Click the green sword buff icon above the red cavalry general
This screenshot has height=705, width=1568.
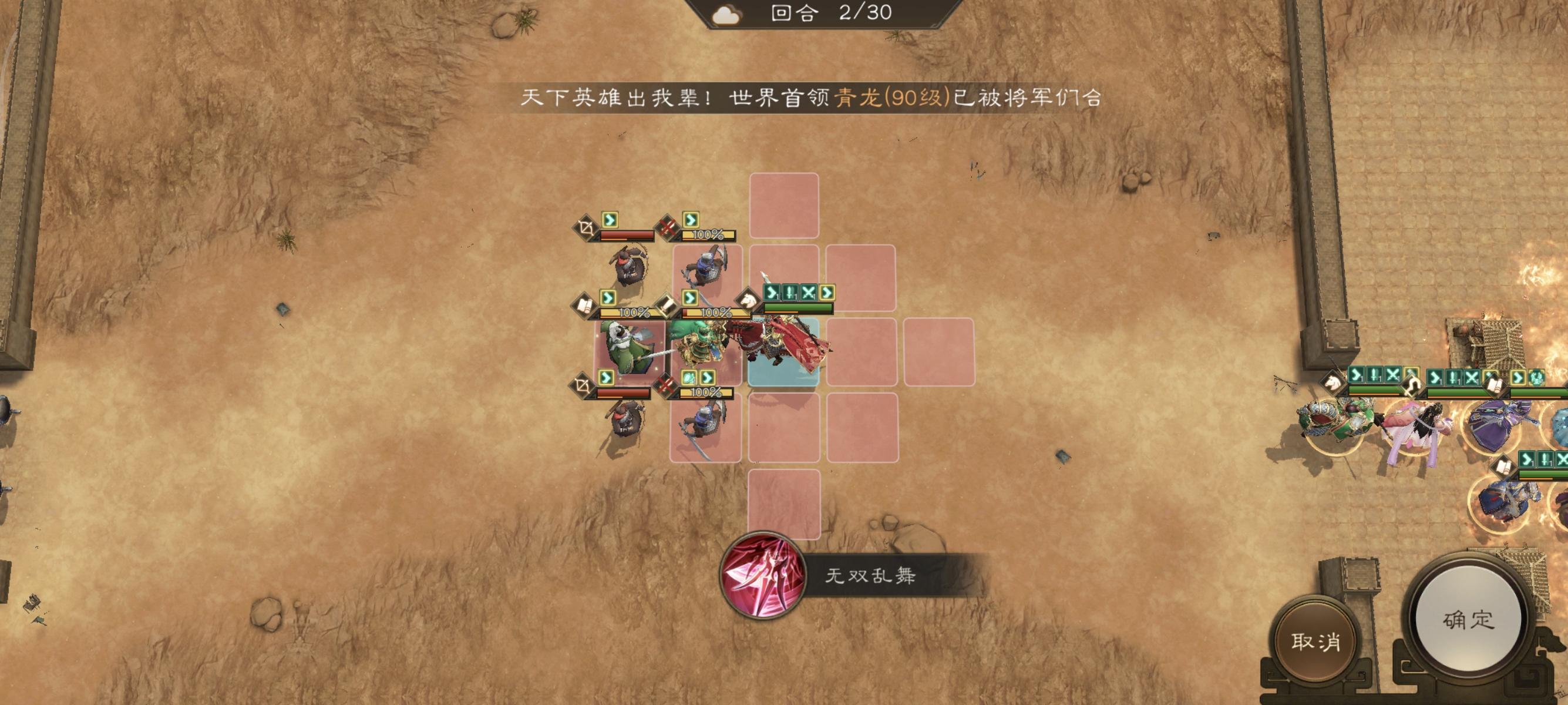(789, 292)
